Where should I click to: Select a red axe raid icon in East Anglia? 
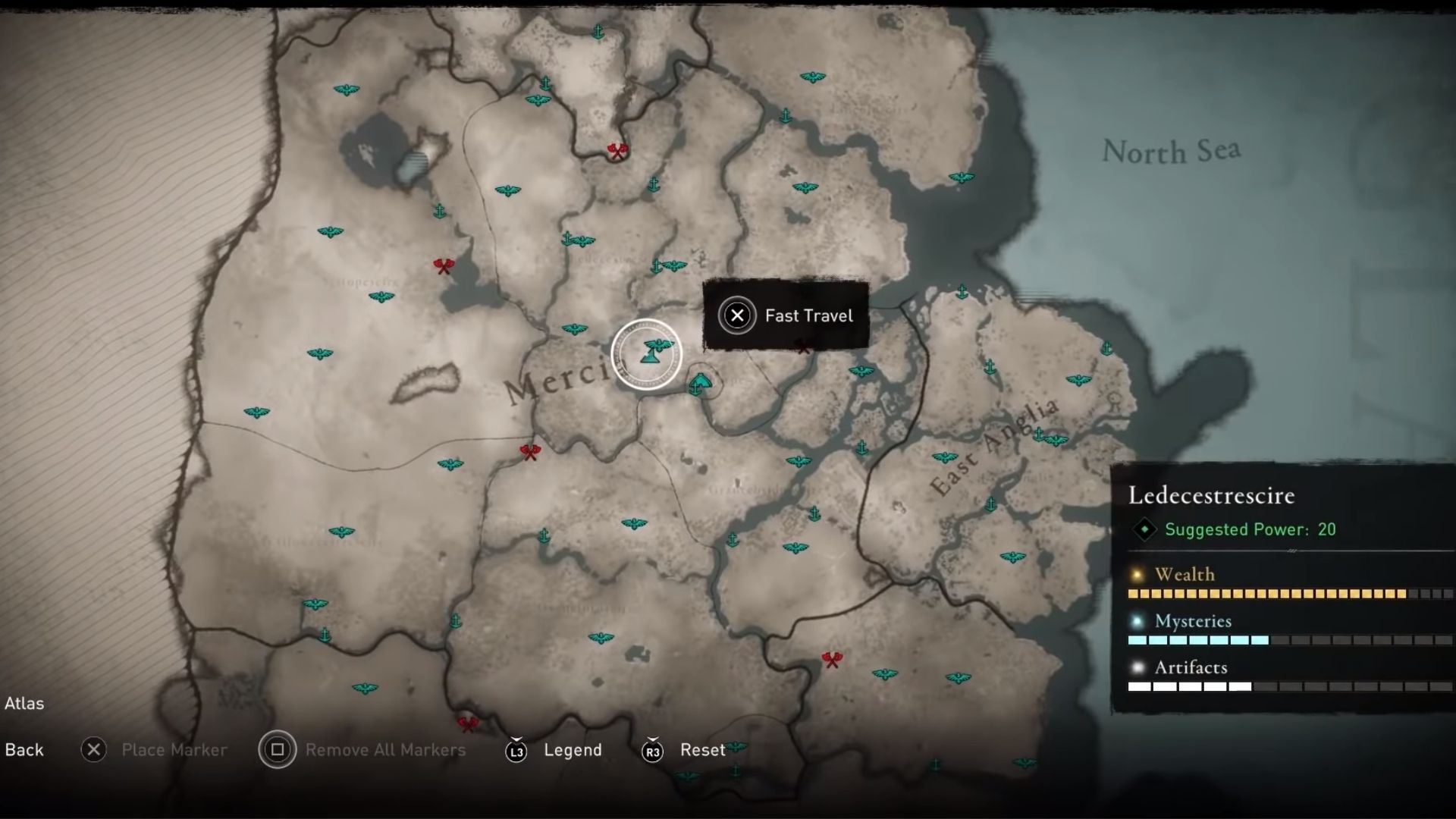(x=832, y=660)
